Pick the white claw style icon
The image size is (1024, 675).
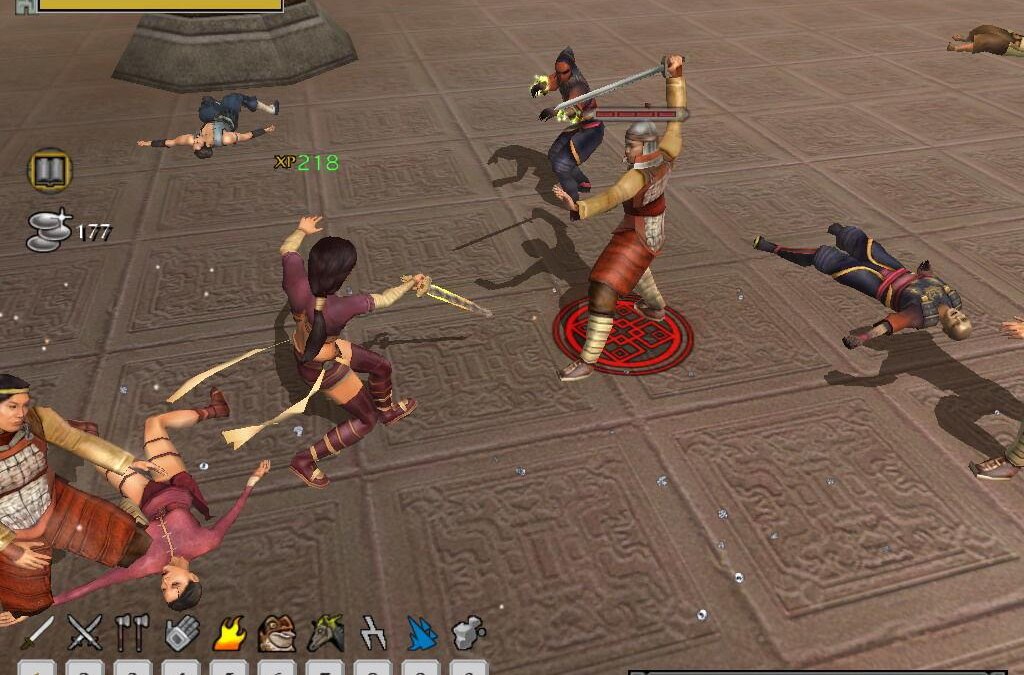coord(373,633)
